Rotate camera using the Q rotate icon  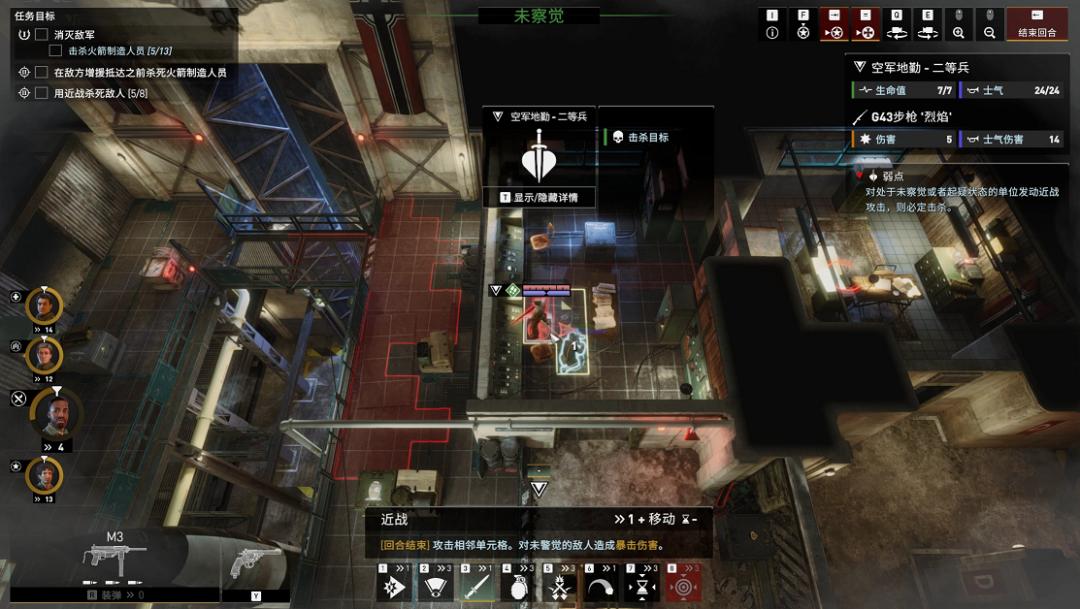[x=897, y=32]
